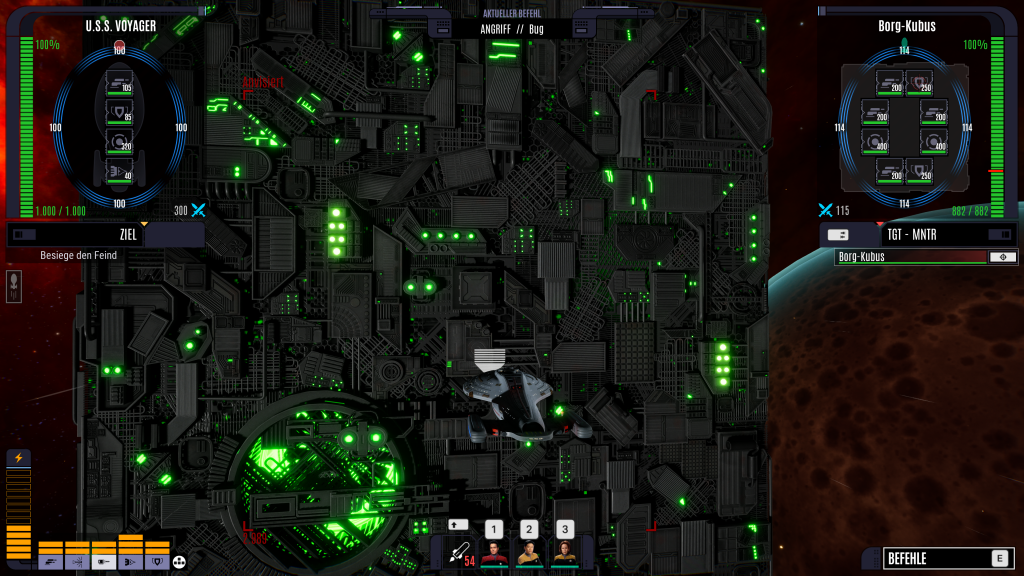Click the round power distribution reset button
This screenshot has height=576, width=1024.
(180, 563)
